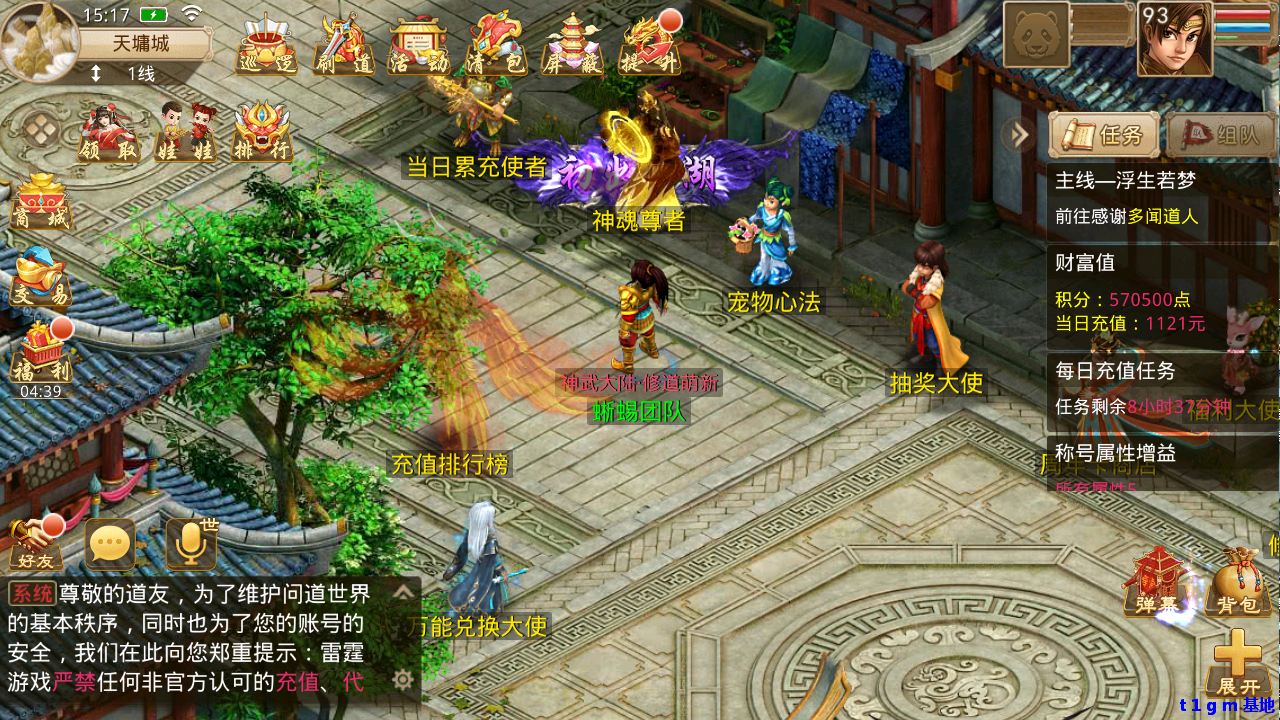Claim rewards via the 领取 icon

tap(109, 133)
